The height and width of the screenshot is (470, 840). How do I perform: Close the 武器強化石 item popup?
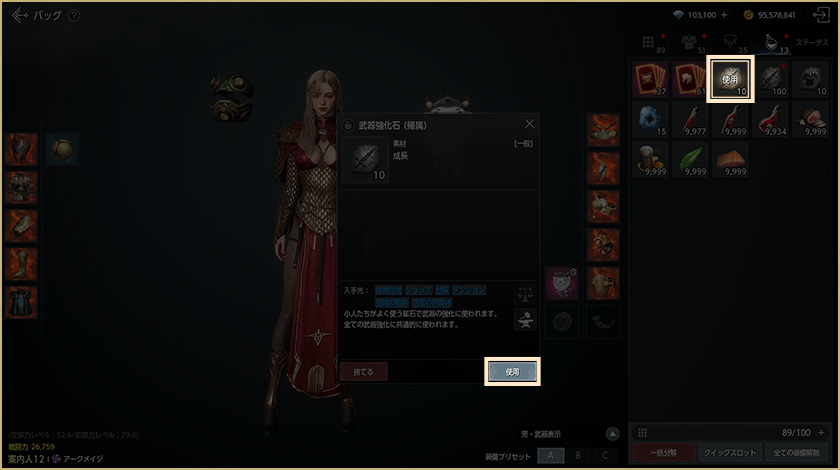529,124
